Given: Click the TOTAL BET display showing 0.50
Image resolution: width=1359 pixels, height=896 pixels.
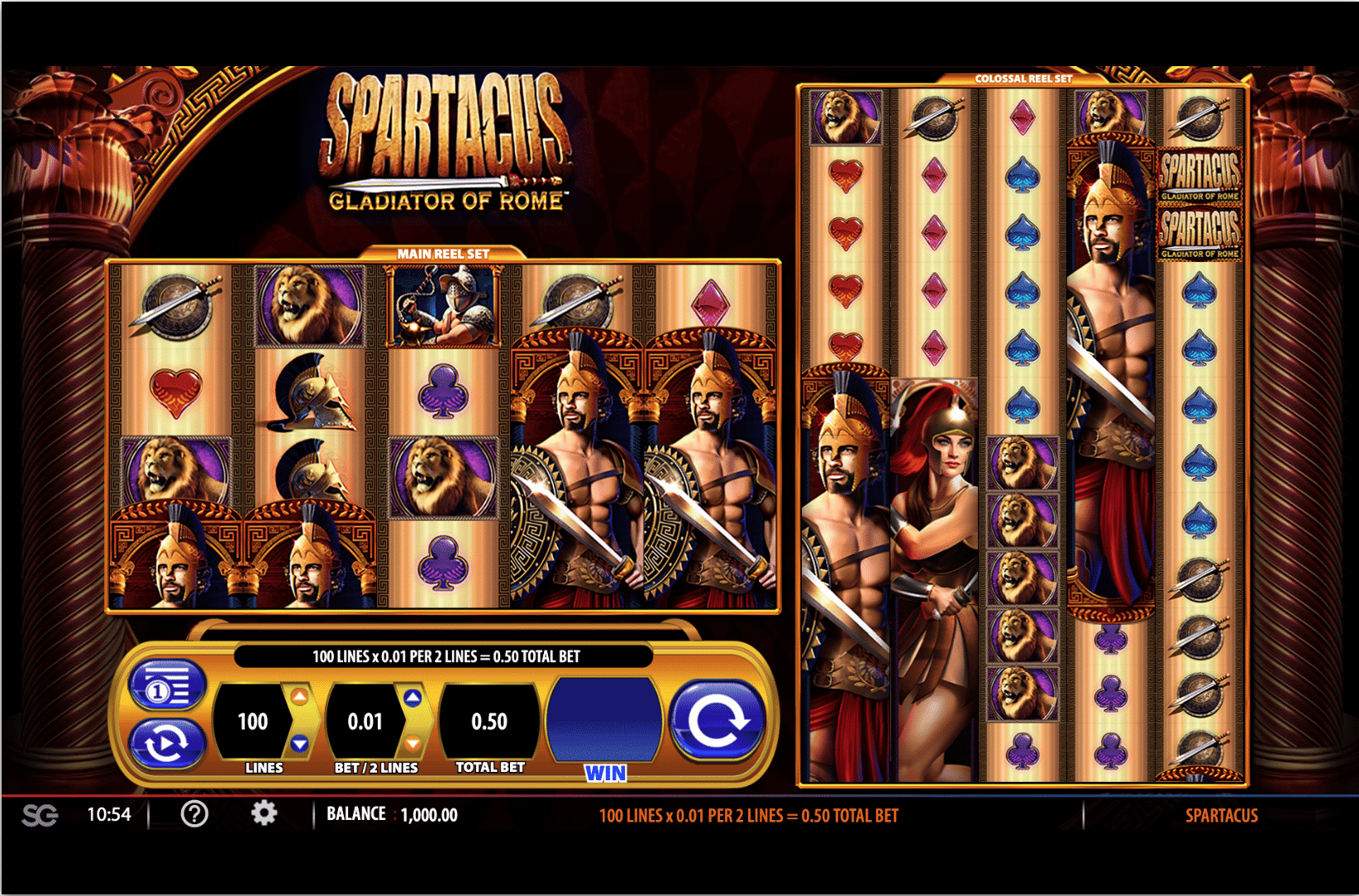Looking at the screenshot, I should tap(489, 721).
